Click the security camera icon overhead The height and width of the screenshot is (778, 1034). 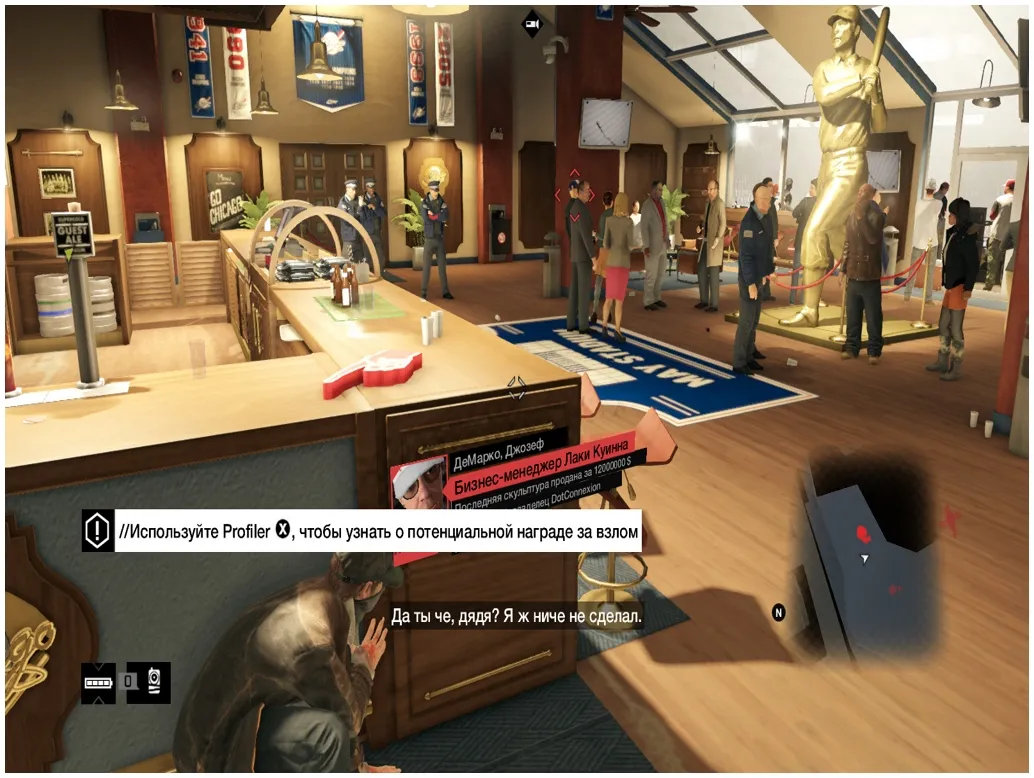(533, 24)
